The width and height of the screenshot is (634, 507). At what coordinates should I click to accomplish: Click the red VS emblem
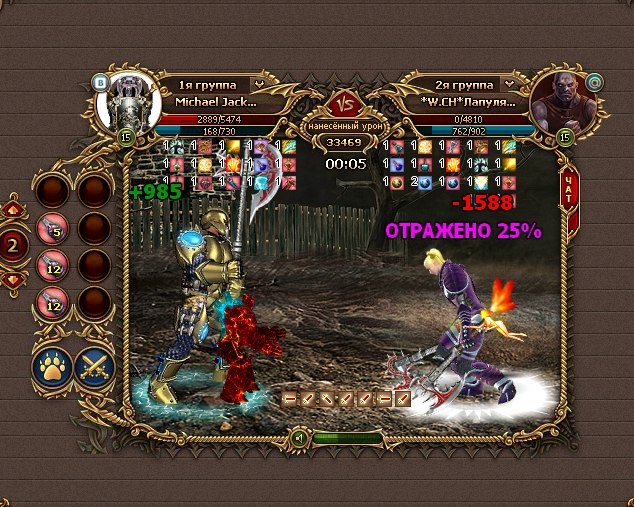tap(345, 103)
